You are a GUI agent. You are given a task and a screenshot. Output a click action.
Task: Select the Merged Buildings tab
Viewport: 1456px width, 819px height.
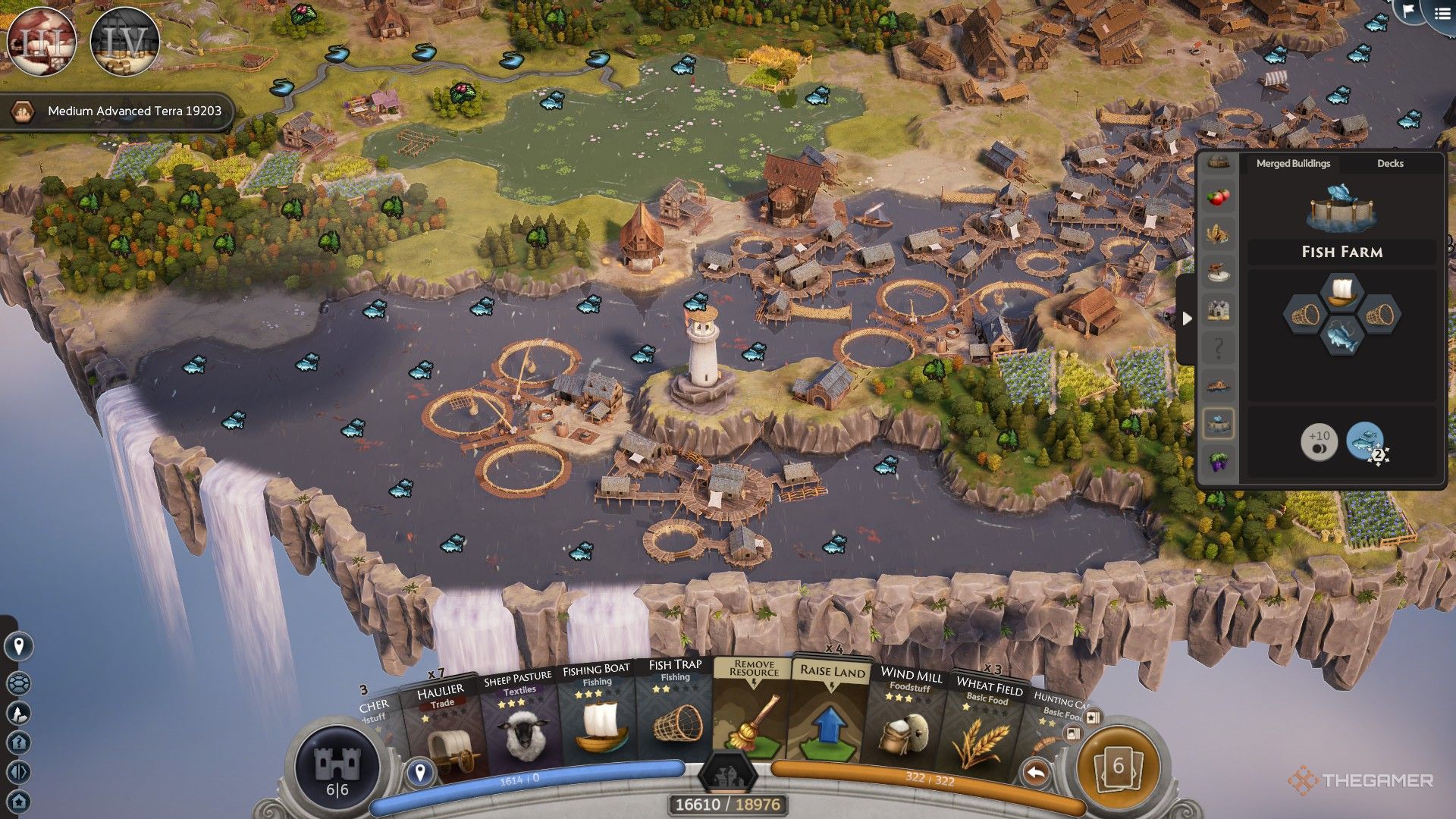click(x=1293, y=163)
